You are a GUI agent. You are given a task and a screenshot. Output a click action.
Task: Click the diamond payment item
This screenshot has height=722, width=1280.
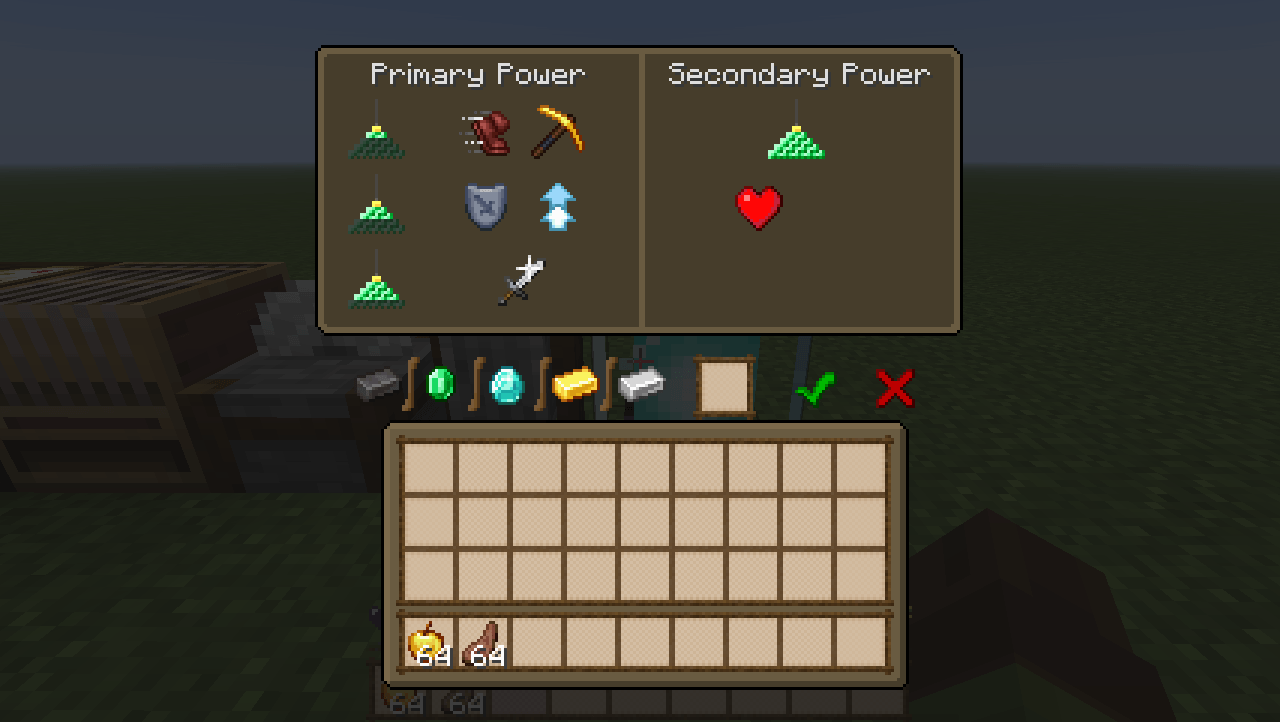click(x=505, y=385)
